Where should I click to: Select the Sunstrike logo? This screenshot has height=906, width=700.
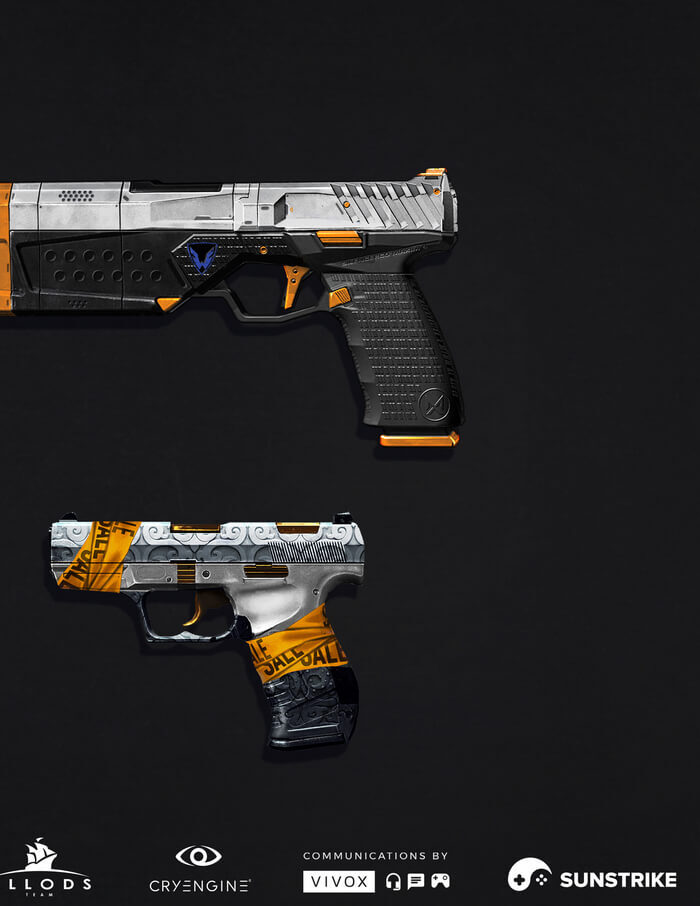[592, 877]
